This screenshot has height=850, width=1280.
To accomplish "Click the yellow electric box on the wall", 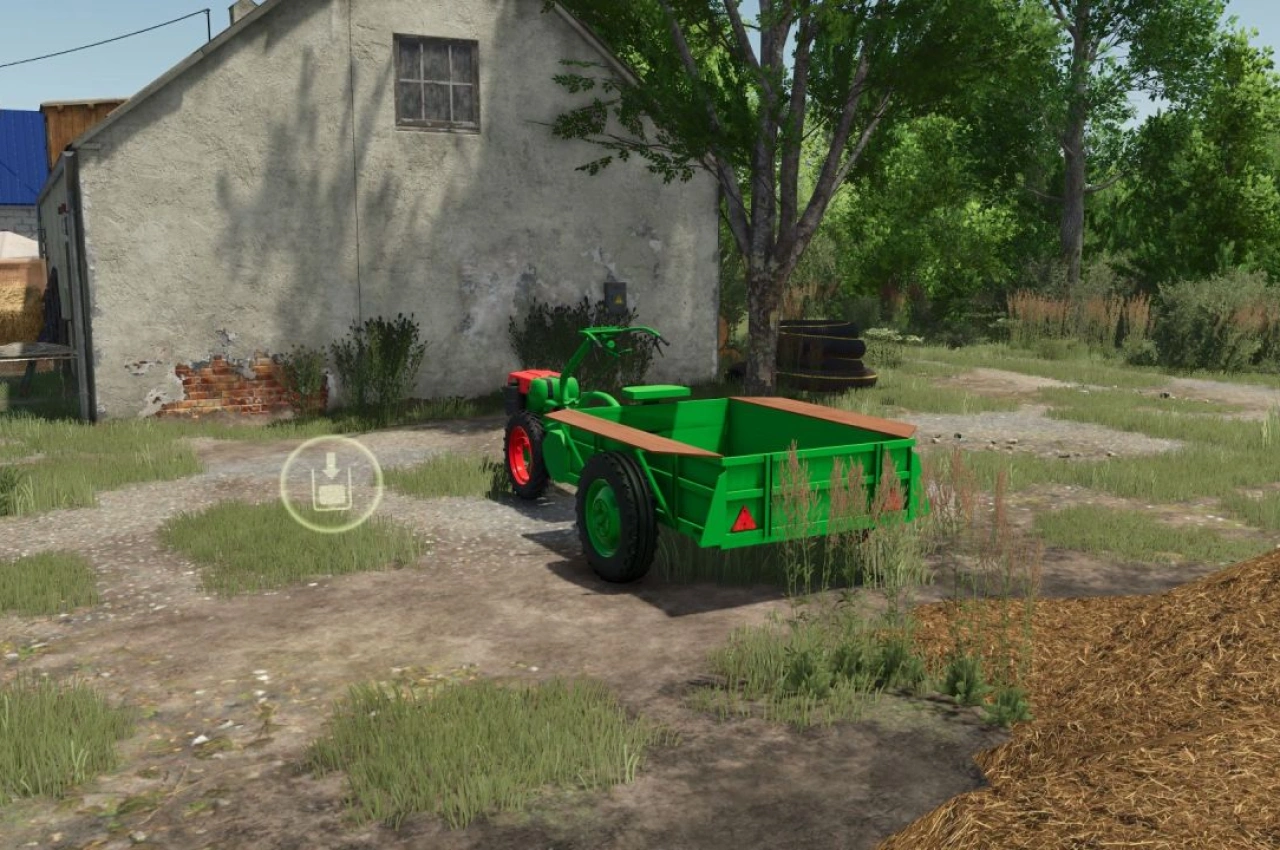I will click(x=615, y=297).
